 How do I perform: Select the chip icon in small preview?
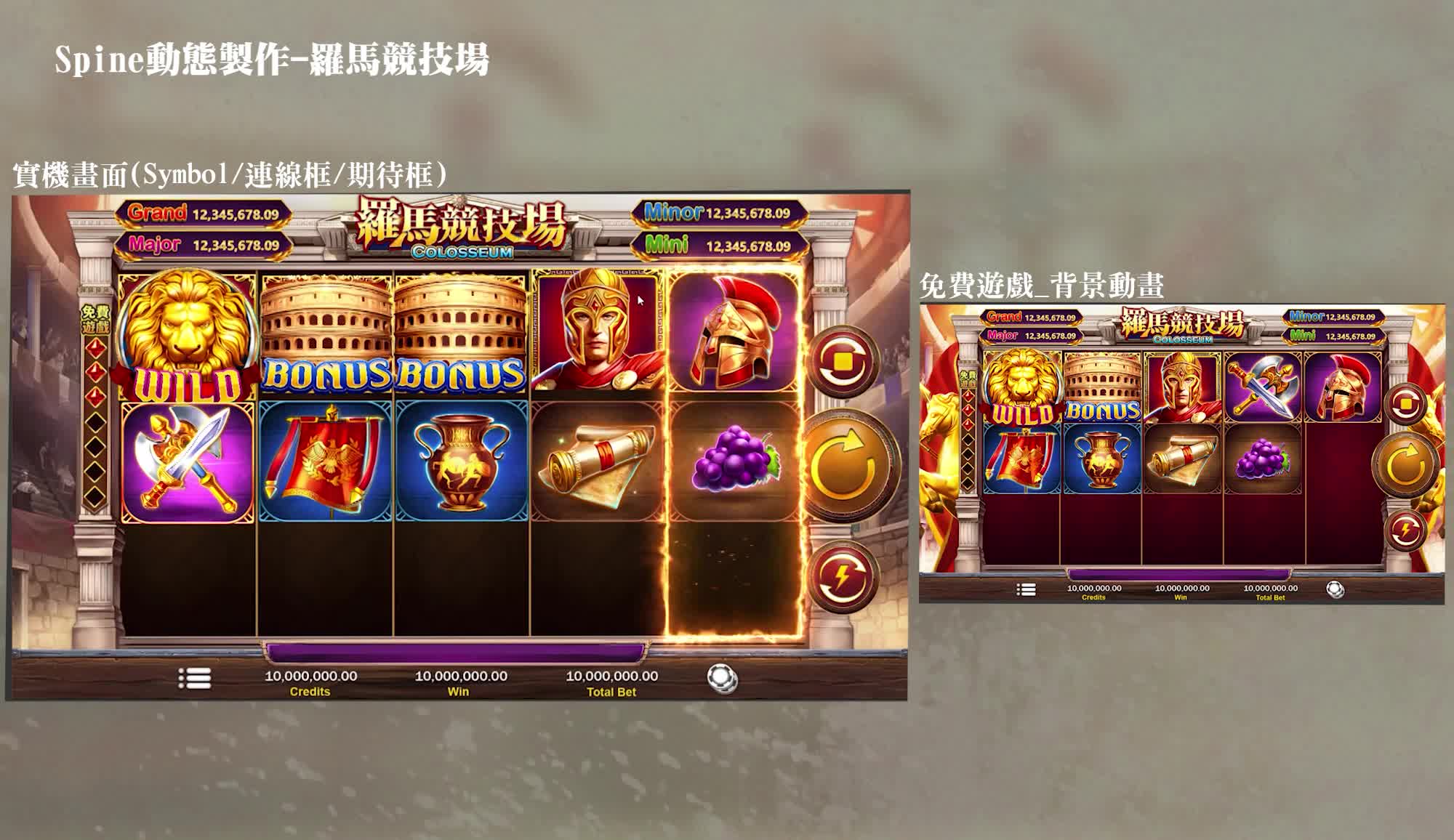(1335, 589)
